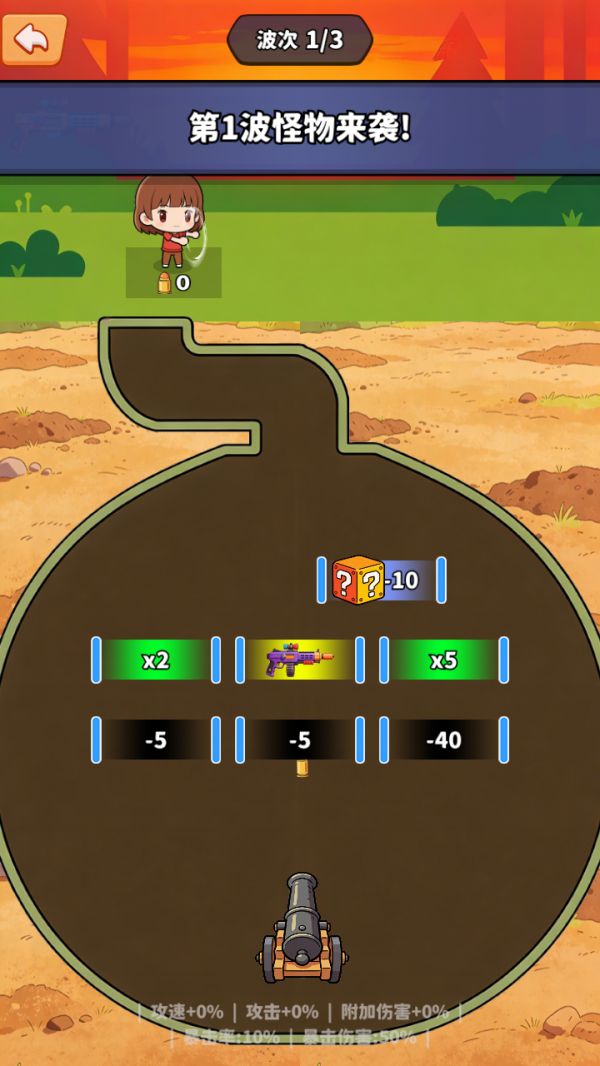Tap the orange back arrow button
The width and height of the screenshot is (600, 1066).
click(x=33, y=39)
